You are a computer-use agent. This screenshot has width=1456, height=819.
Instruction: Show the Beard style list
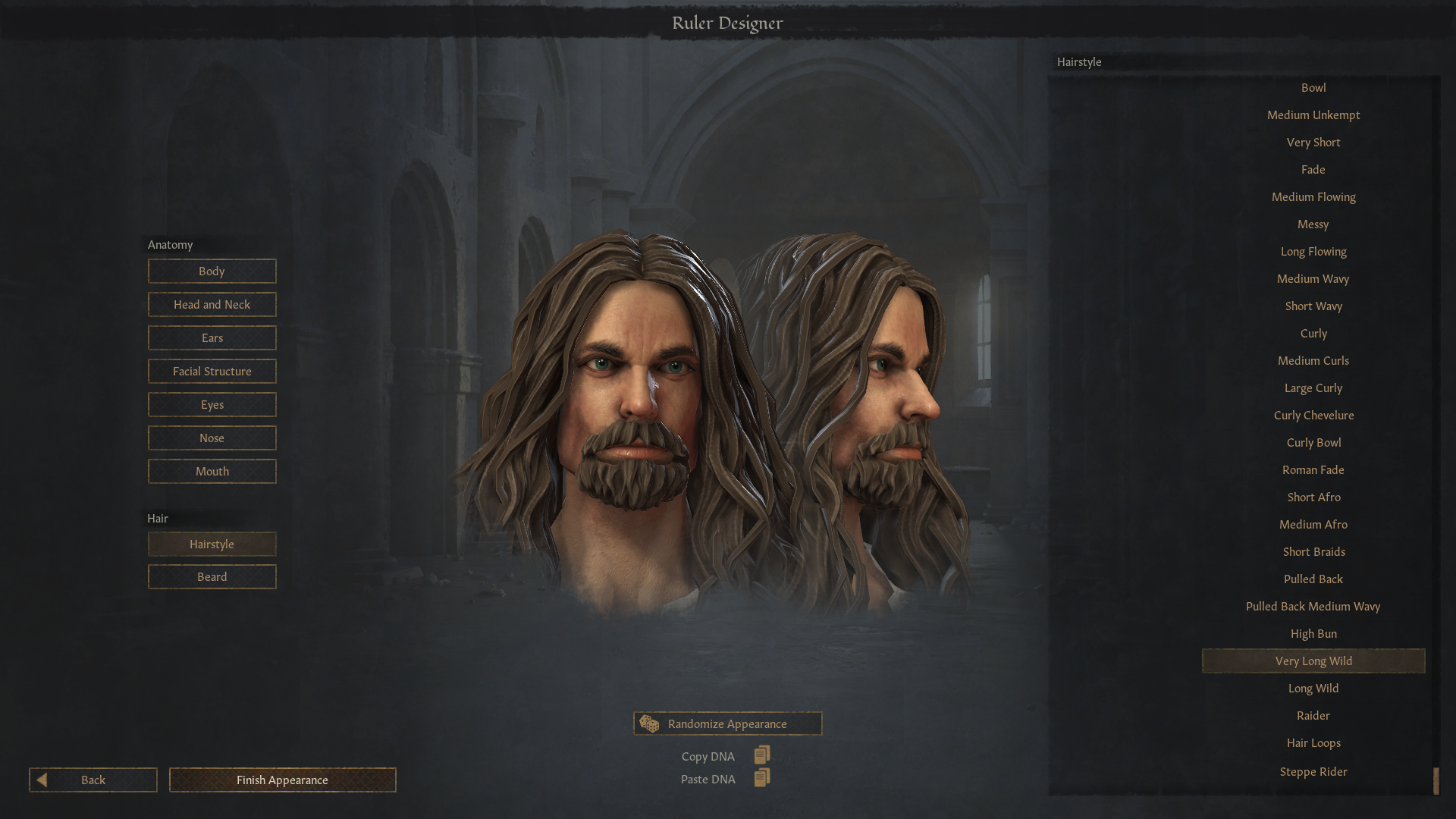pyautogui.click(x=212, y=577)
